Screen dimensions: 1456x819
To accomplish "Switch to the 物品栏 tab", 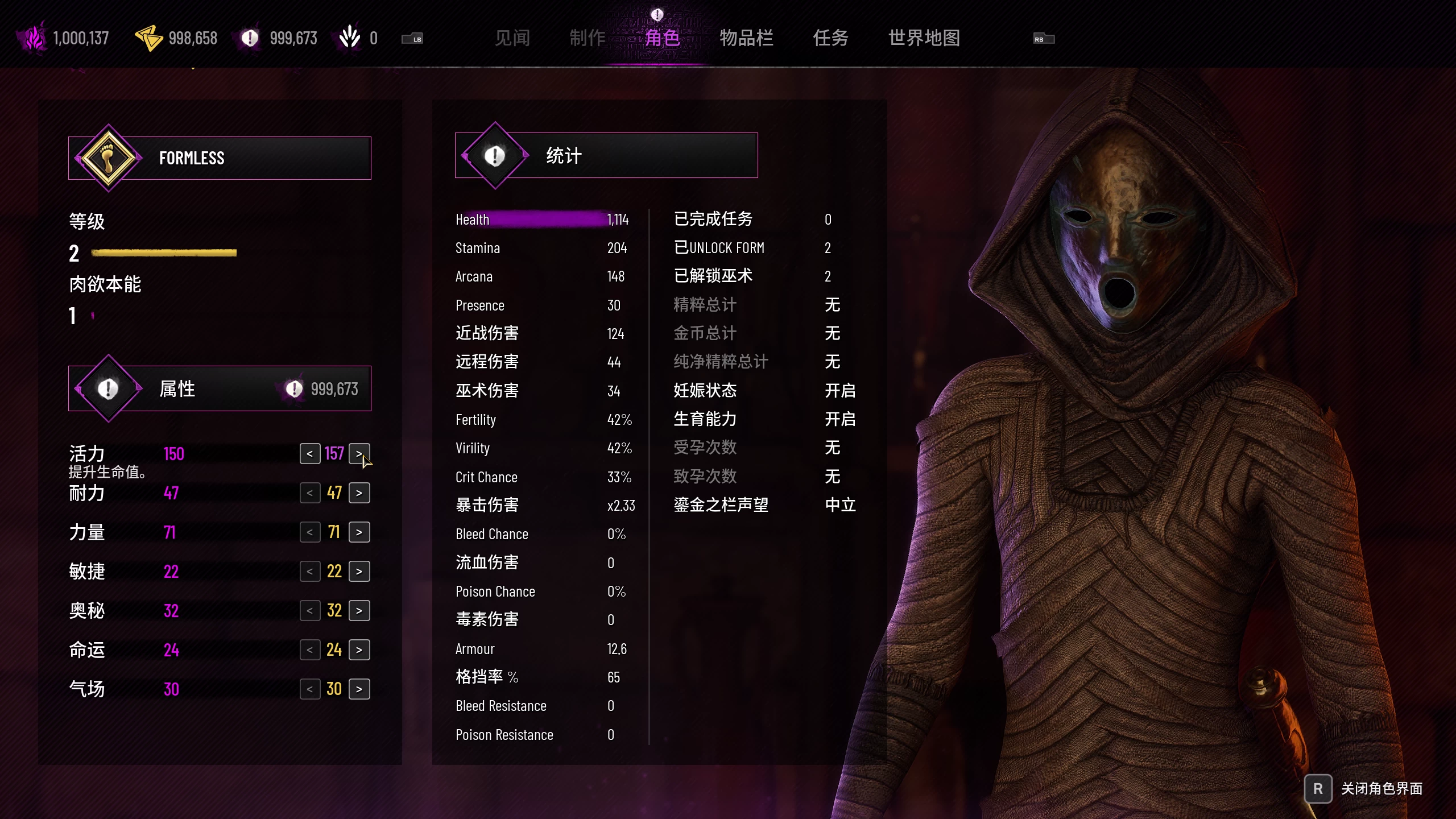I will pos(747,39).
